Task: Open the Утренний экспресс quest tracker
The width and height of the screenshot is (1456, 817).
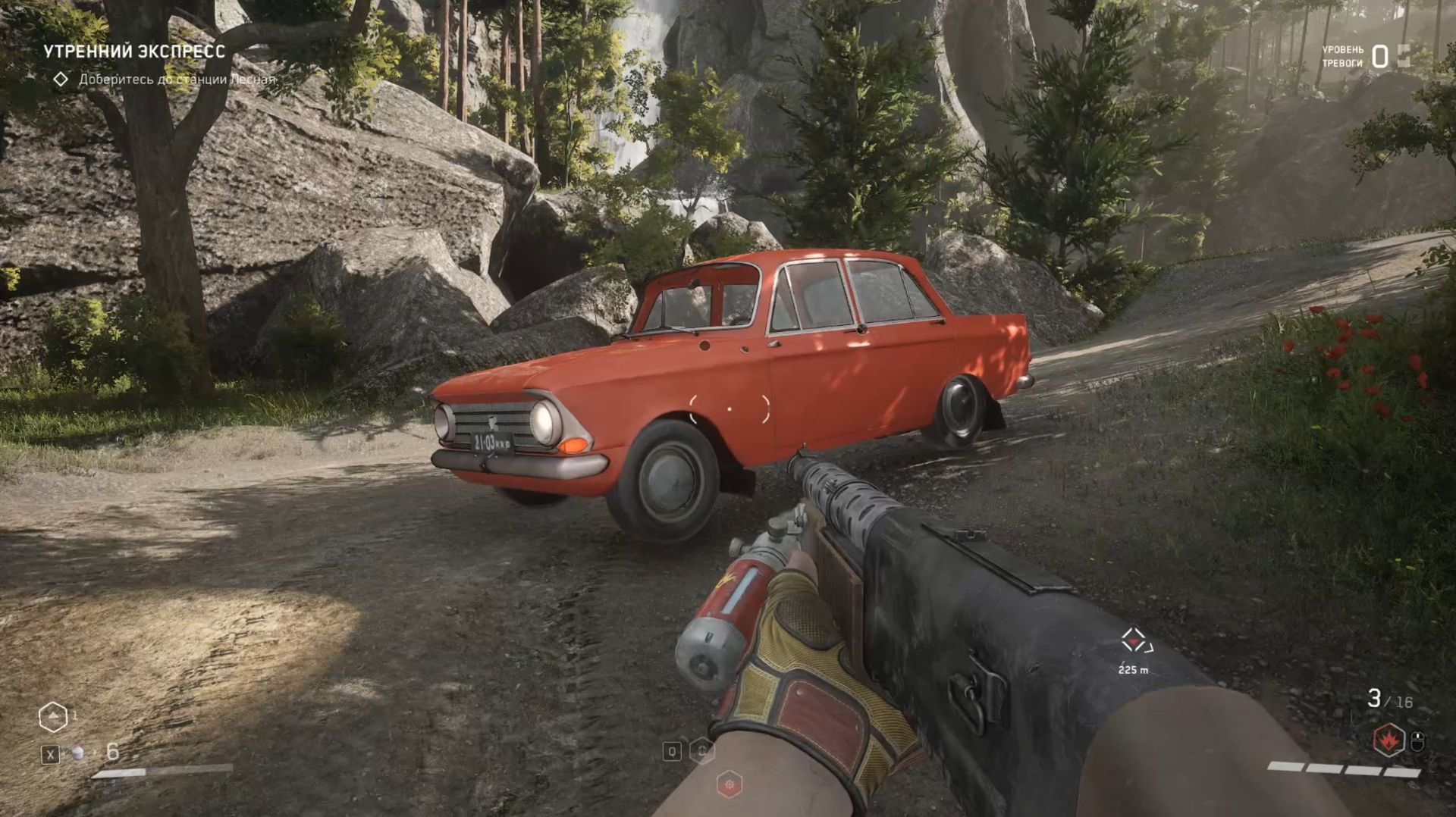Action: [x=133, y=52]
